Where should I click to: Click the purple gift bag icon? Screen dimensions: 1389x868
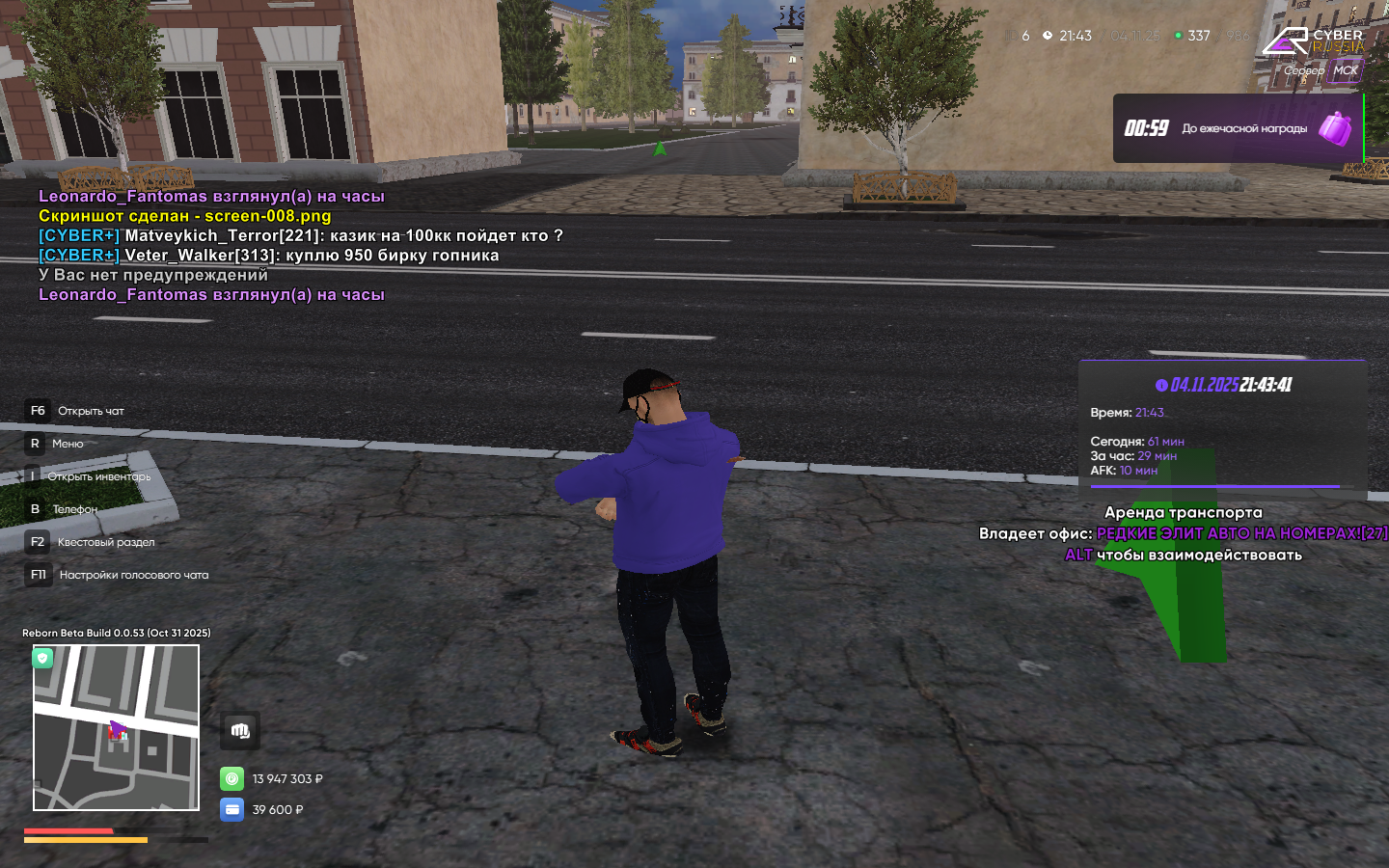pos(1336,128)
